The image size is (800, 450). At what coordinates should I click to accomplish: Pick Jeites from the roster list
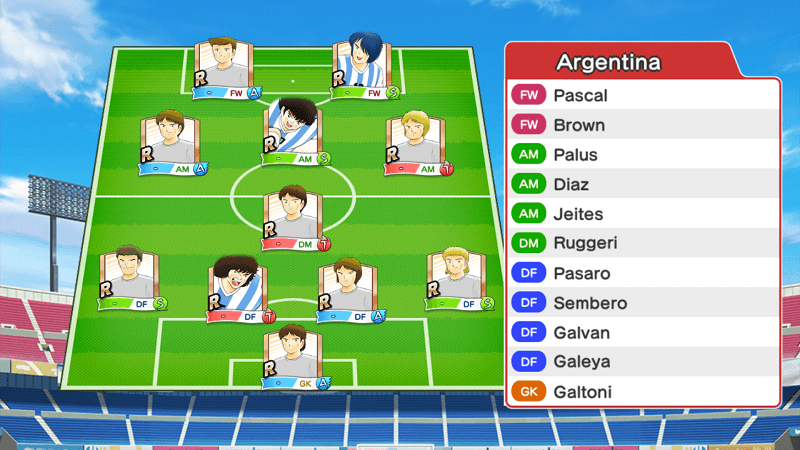(x=642, y=214)
